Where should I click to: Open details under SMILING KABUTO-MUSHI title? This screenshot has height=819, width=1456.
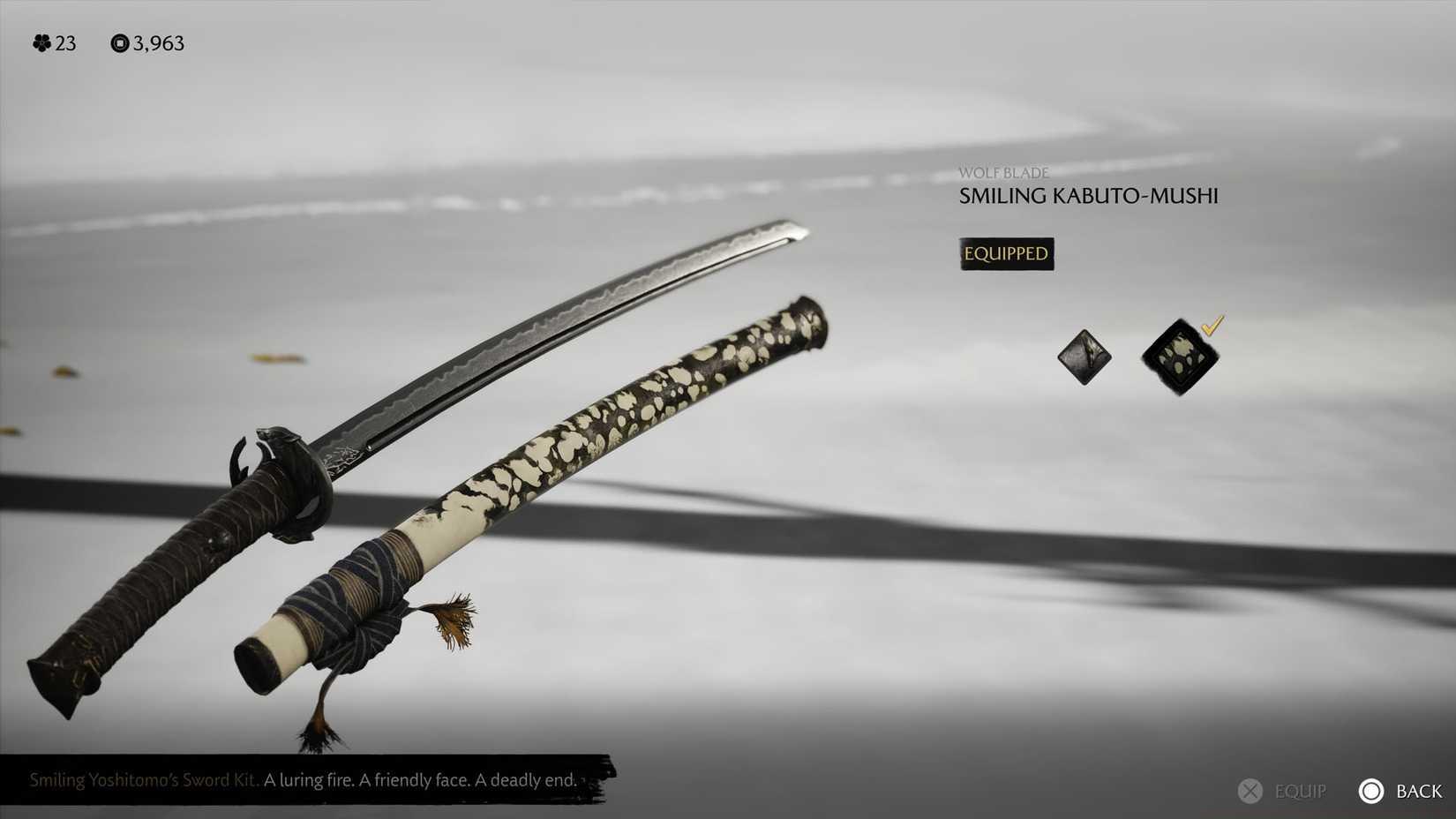pyautogui.click(x=1089, y=196)
